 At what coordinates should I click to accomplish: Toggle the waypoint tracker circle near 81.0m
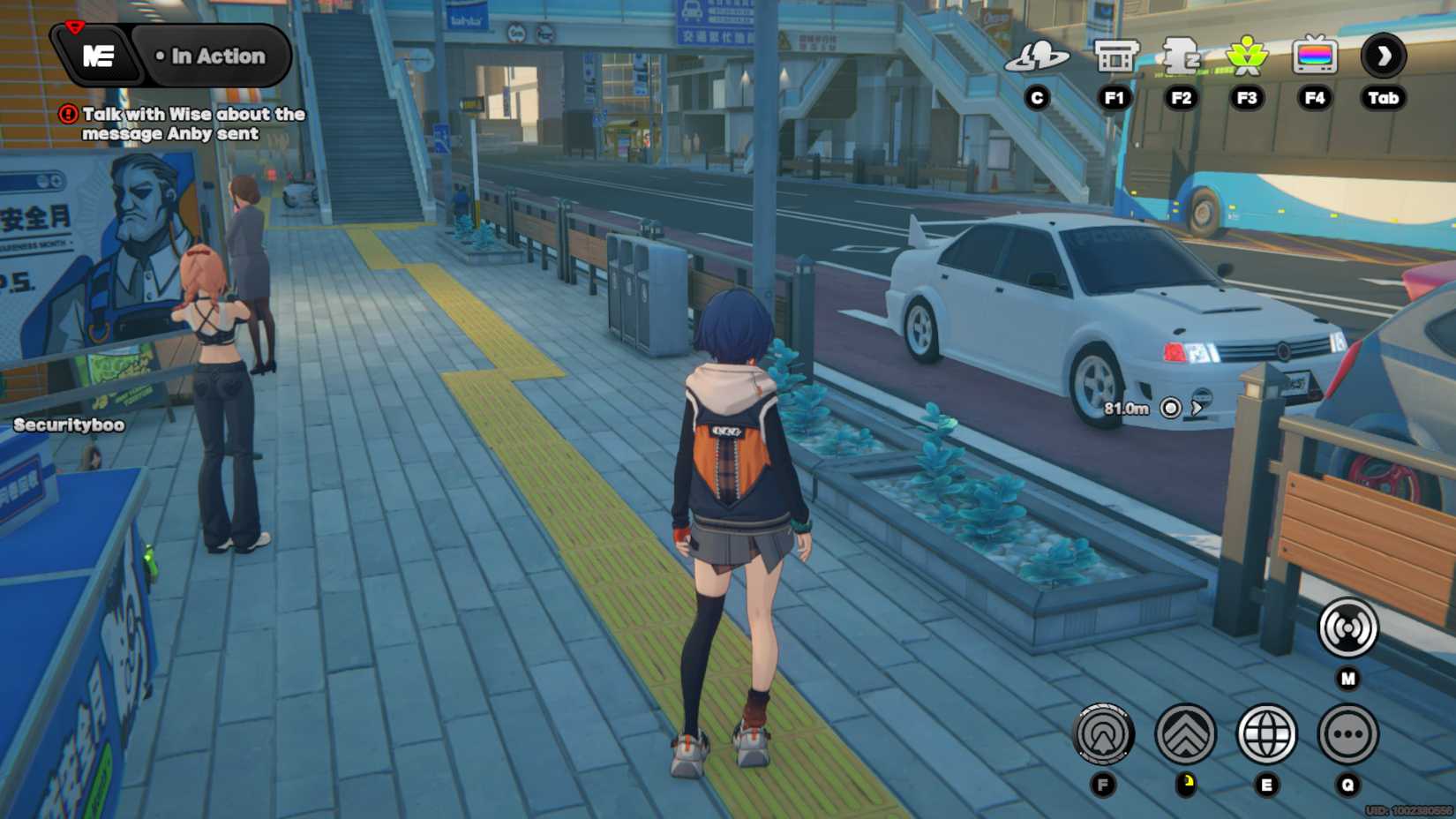(x=1171, y=408)
